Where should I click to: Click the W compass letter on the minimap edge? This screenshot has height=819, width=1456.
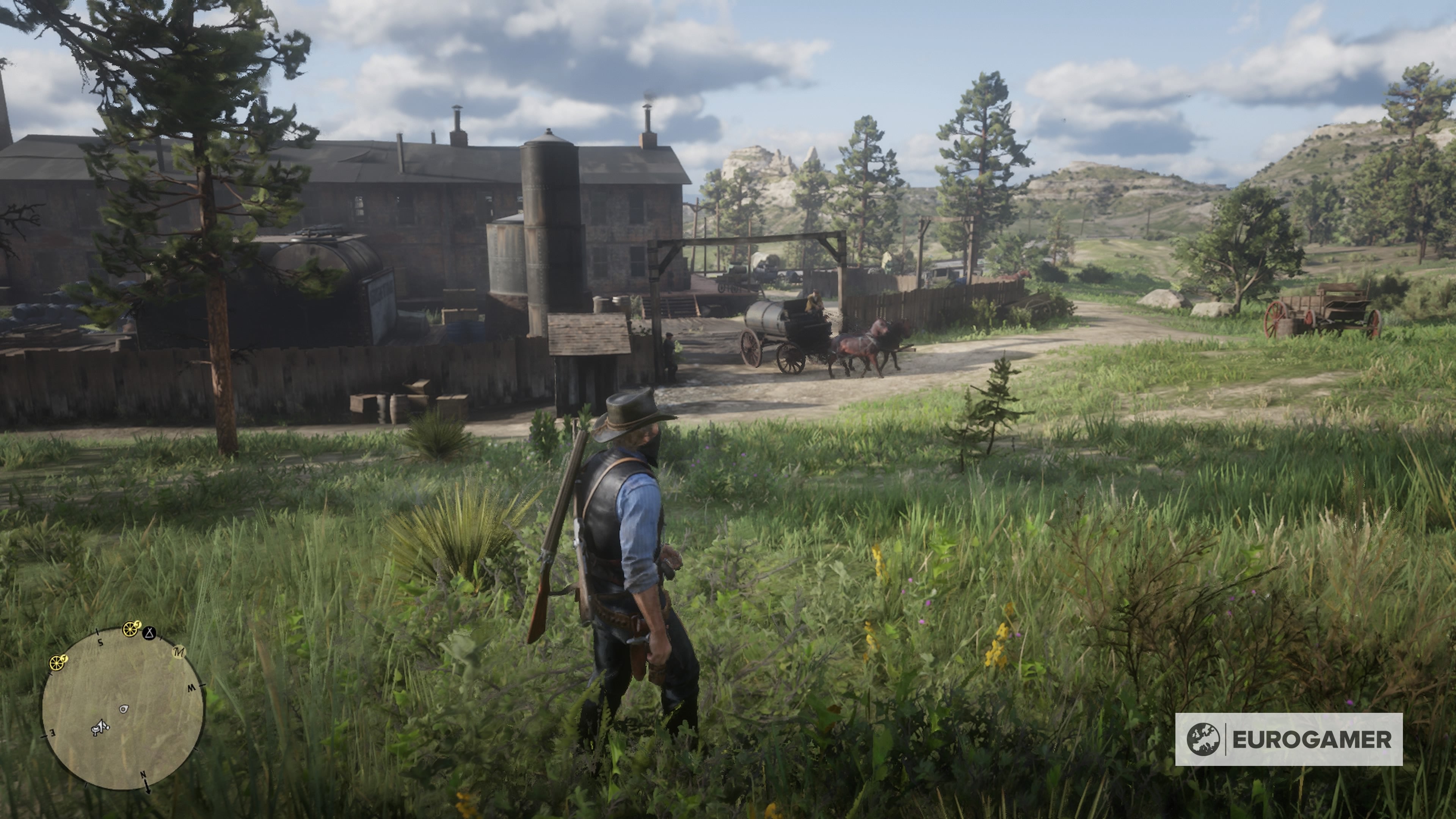191,689
